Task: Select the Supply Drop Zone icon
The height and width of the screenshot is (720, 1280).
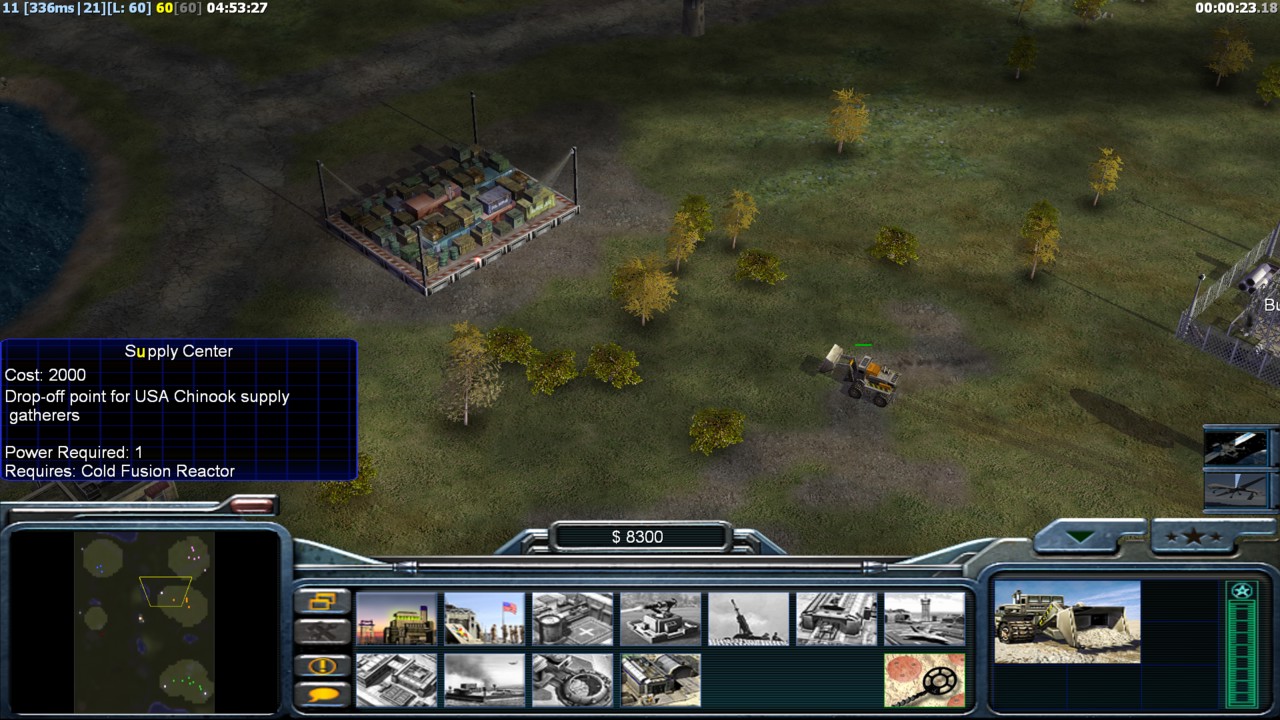Action: (x=484, y=680)
